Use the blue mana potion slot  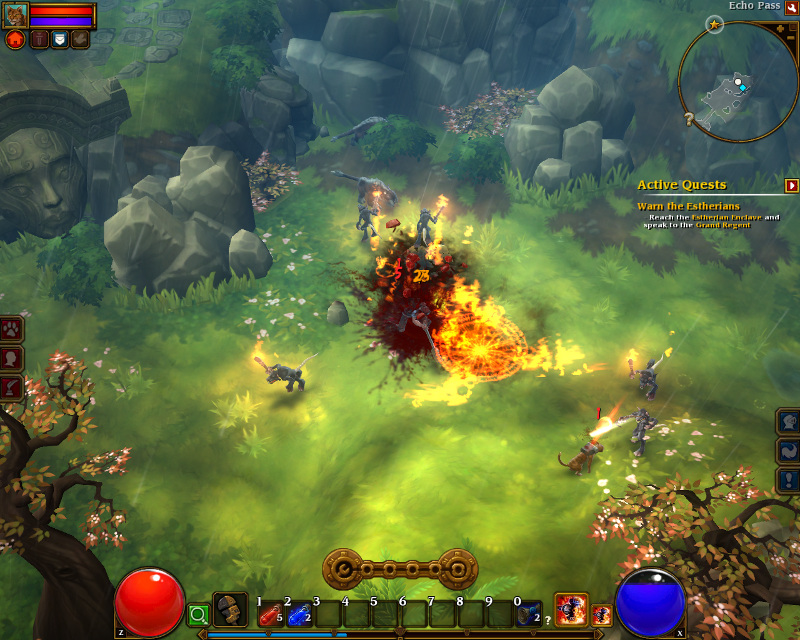pos(299,613)
